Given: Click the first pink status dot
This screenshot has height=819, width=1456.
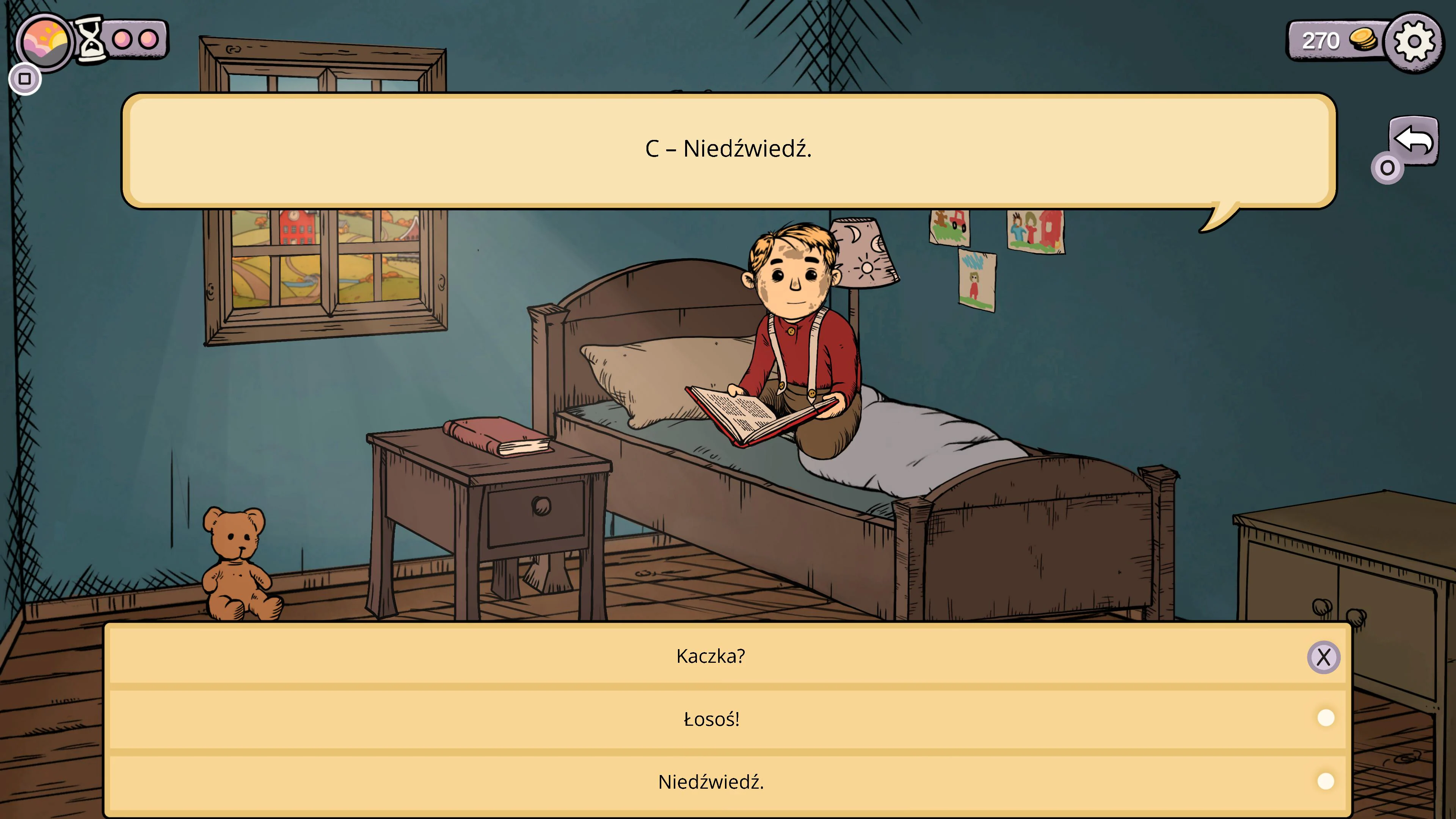Looking at the screenshot, I should pyautogui.click(x=121, y=40).
